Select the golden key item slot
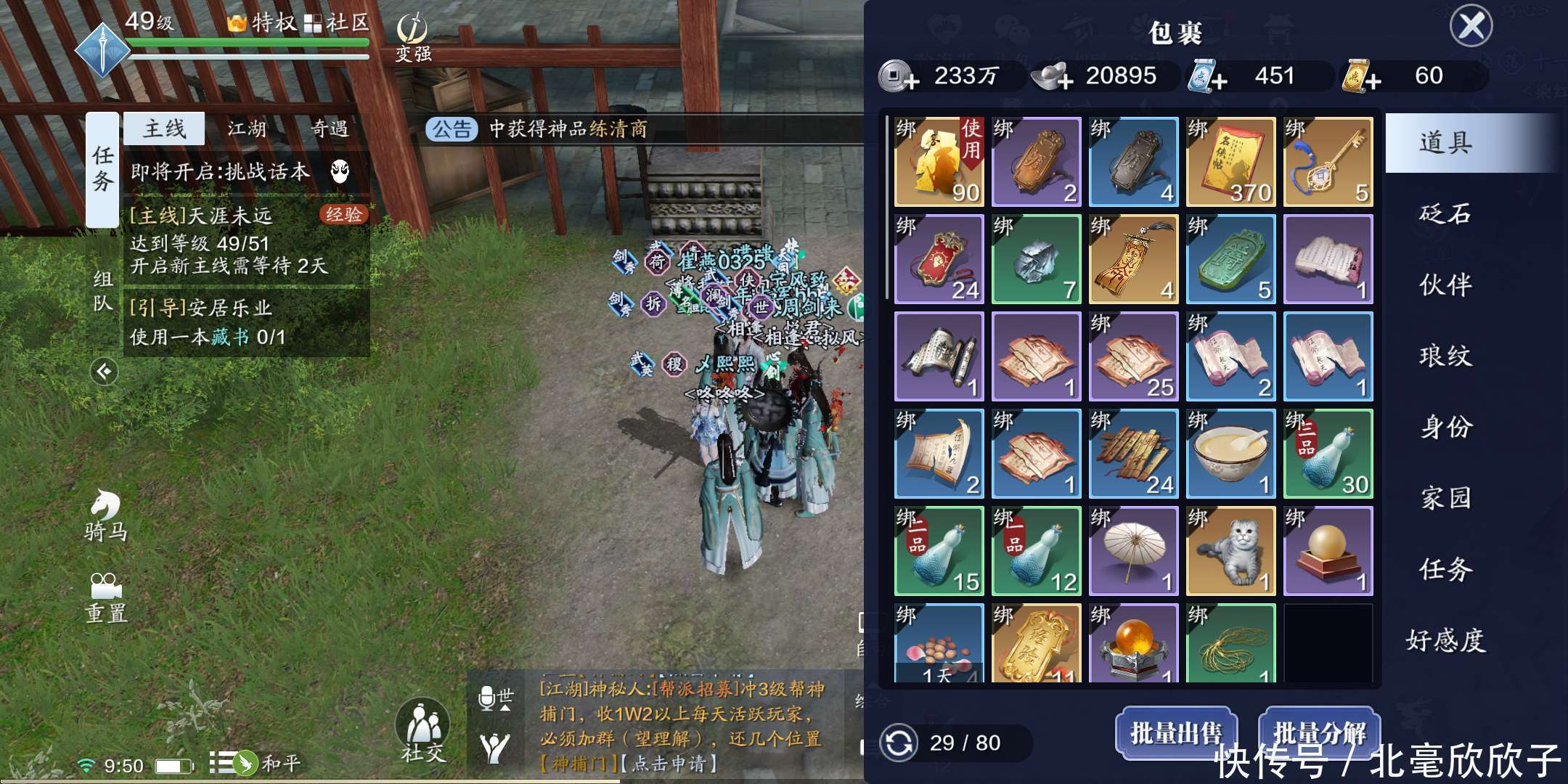 (1328, 163)
